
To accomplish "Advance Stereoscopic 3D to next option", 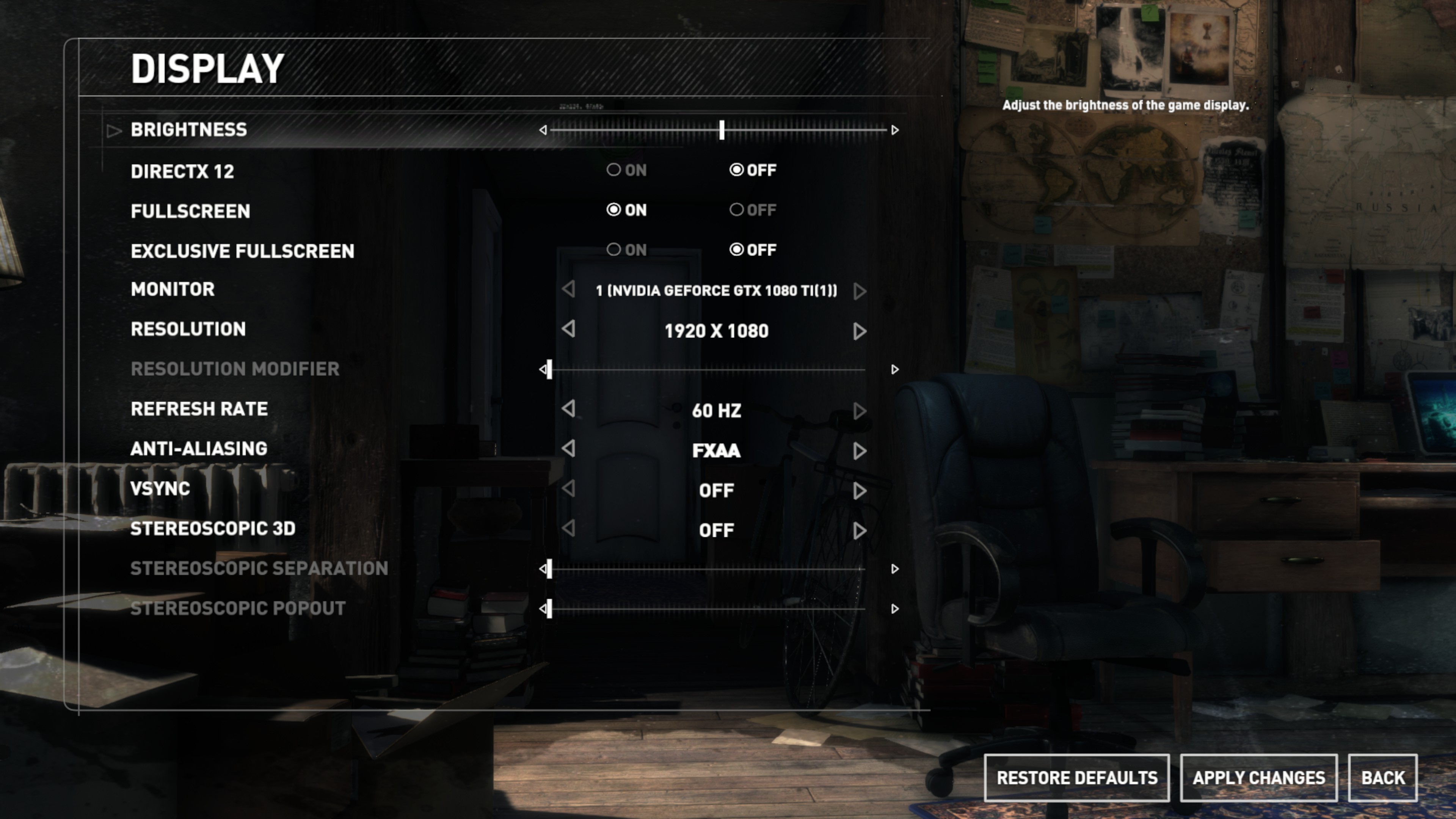I will tap(860, 531).
